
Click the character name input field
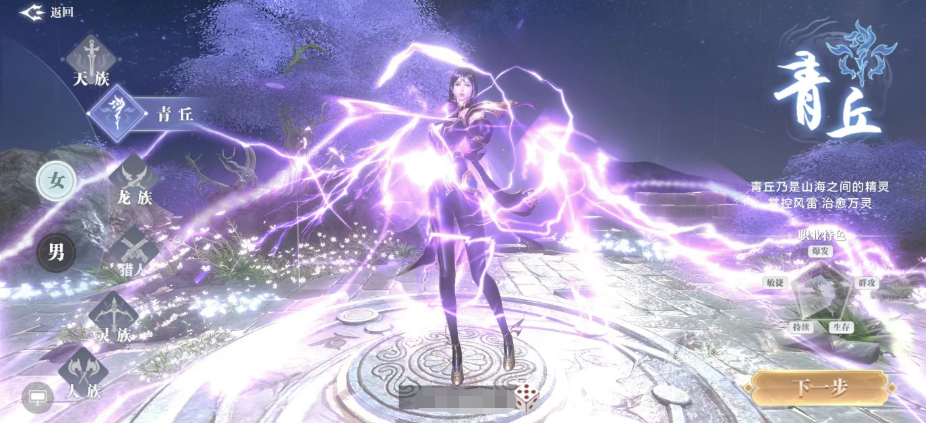click(454, 398)
